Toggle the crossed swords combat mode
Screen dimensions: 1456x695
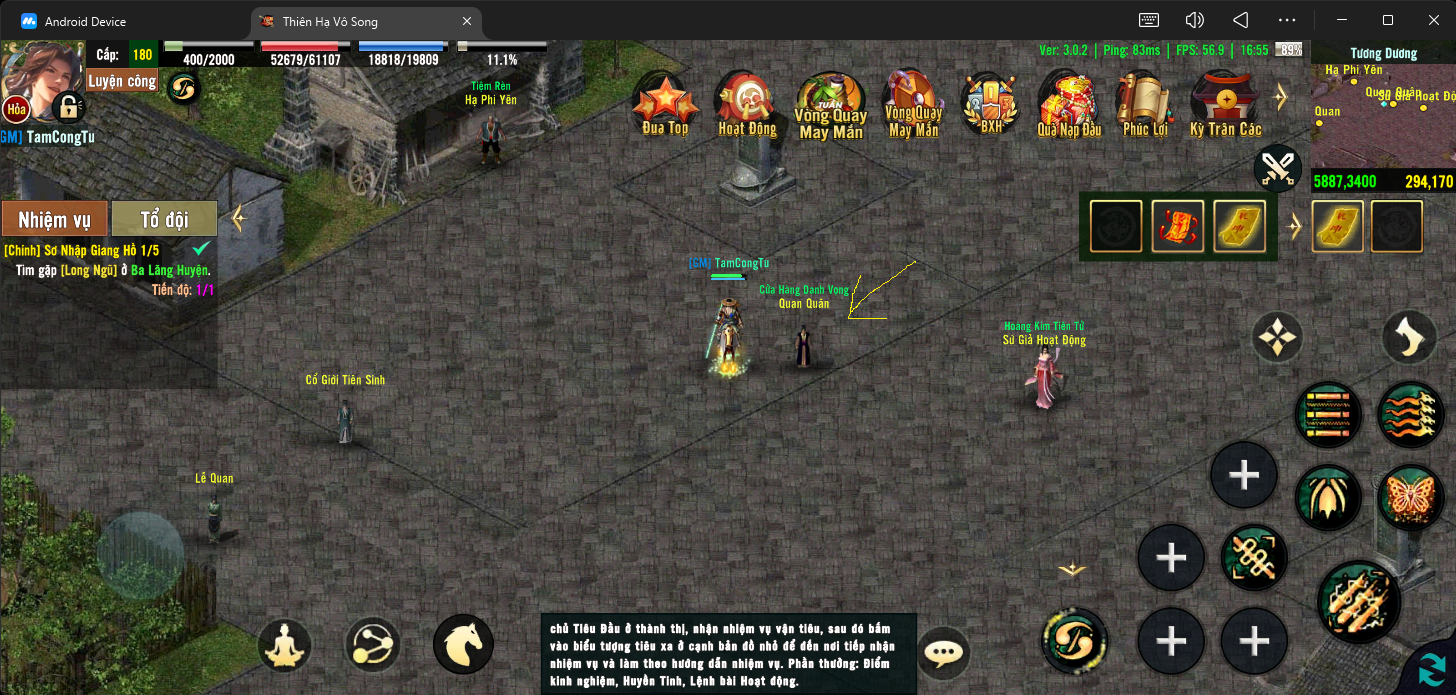1277,168
